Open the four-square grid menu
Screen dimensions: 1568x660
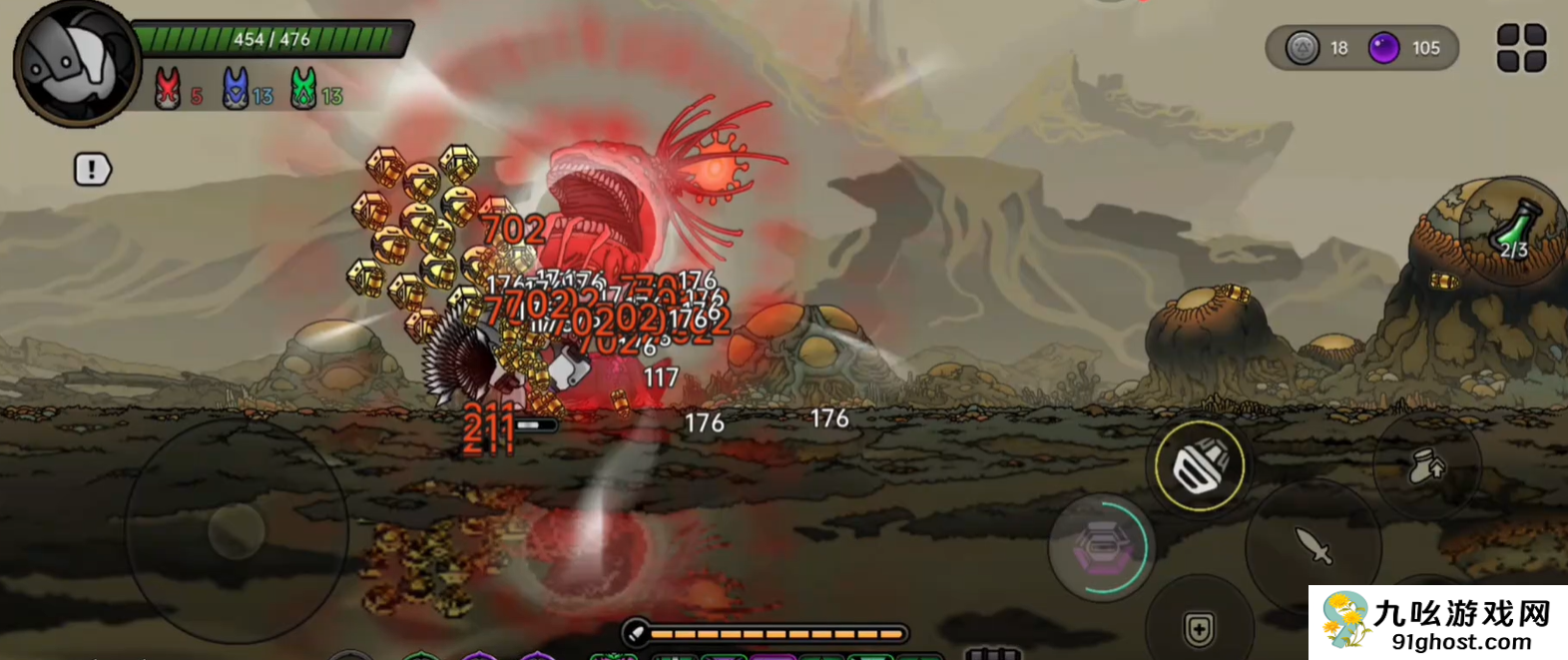[x=1521, y=48]
